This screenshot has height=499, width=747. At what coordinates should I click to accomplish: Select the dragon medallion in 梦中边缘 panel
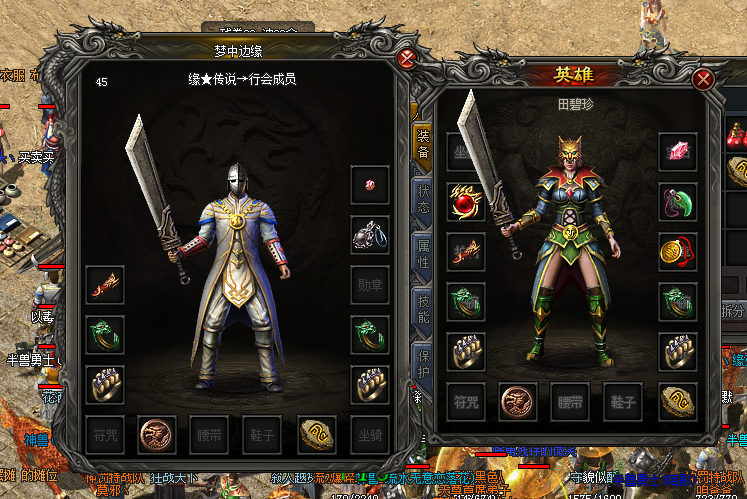coord(157,433)
